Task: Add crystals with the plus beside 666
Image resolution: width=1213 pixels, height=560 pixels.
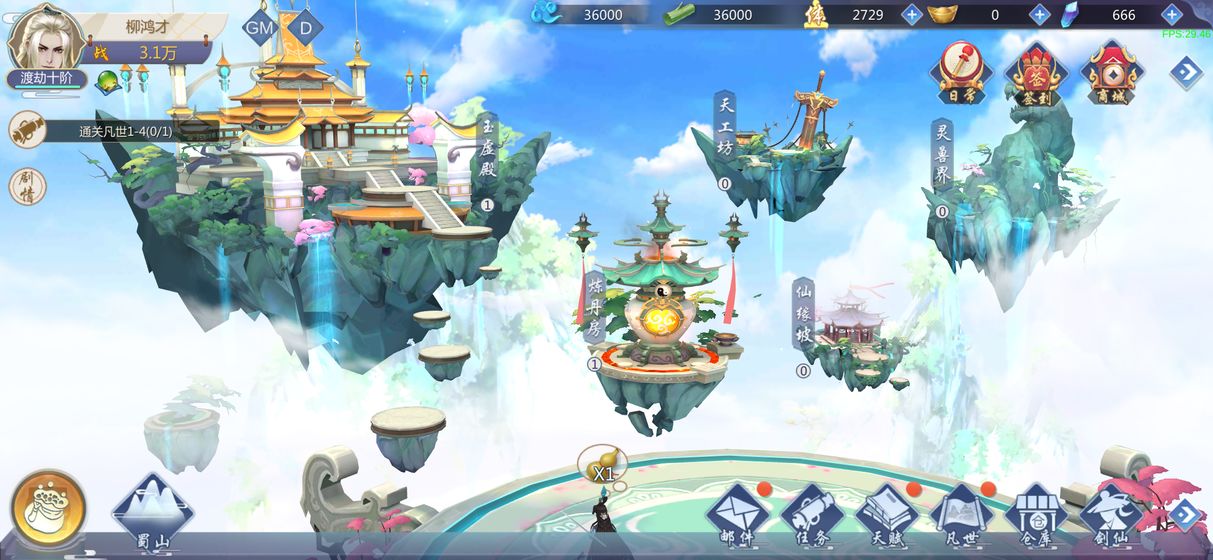Action: pos(1171,14)
